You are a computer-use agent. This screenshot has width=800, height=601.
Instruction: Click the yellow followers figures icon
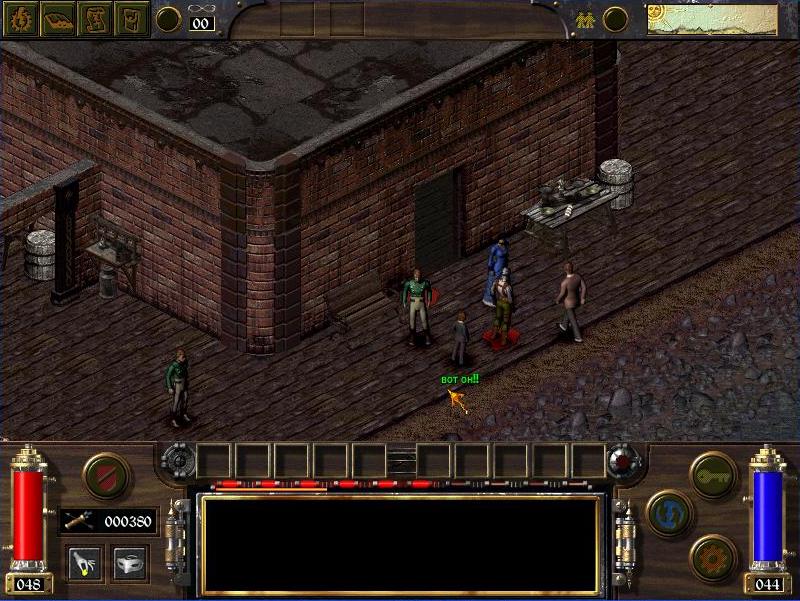585,19
